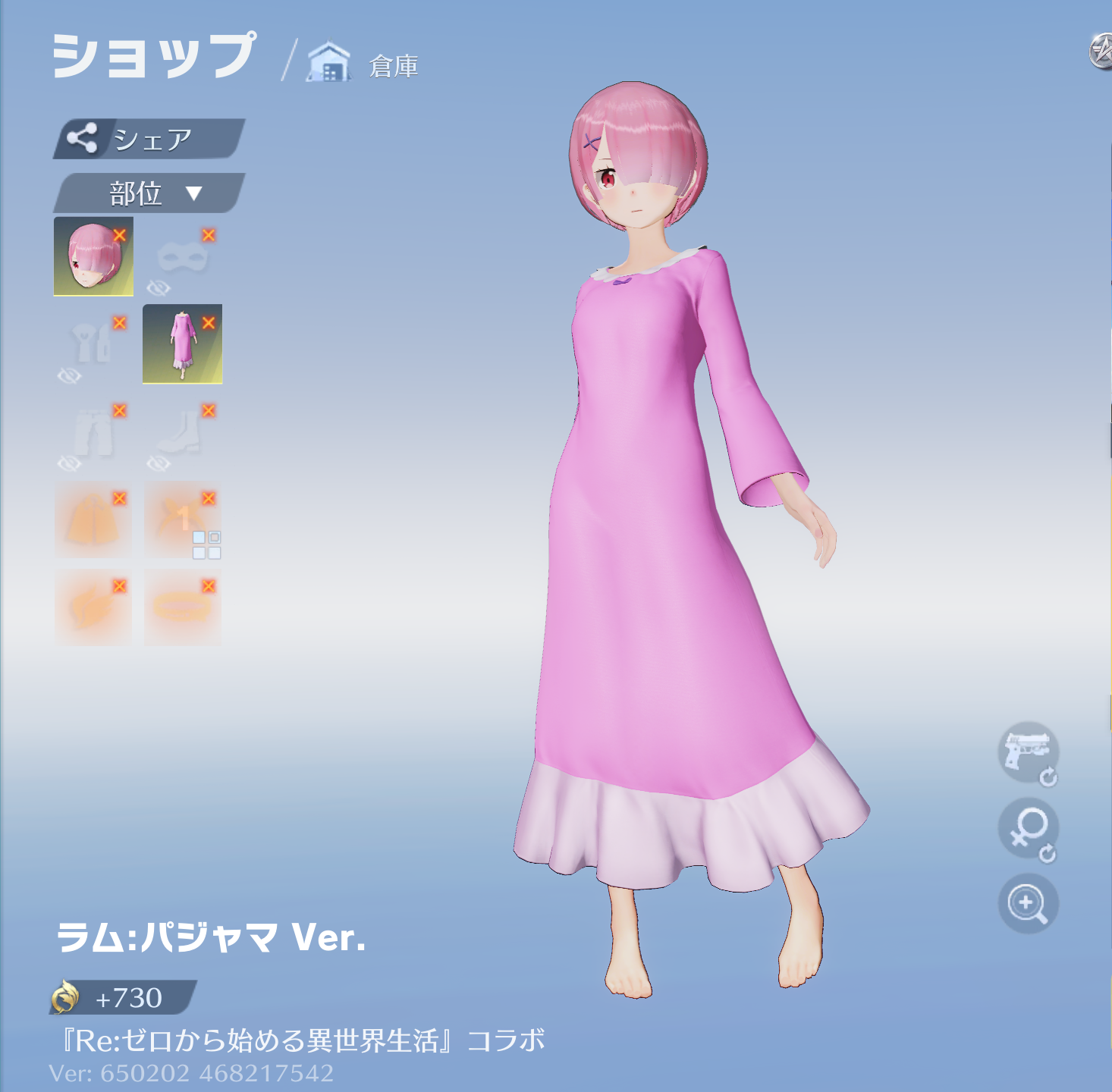Click the Re:Zero collab label text
The height and width of the screenshot is (1092, 1112).
point(303,1040)
